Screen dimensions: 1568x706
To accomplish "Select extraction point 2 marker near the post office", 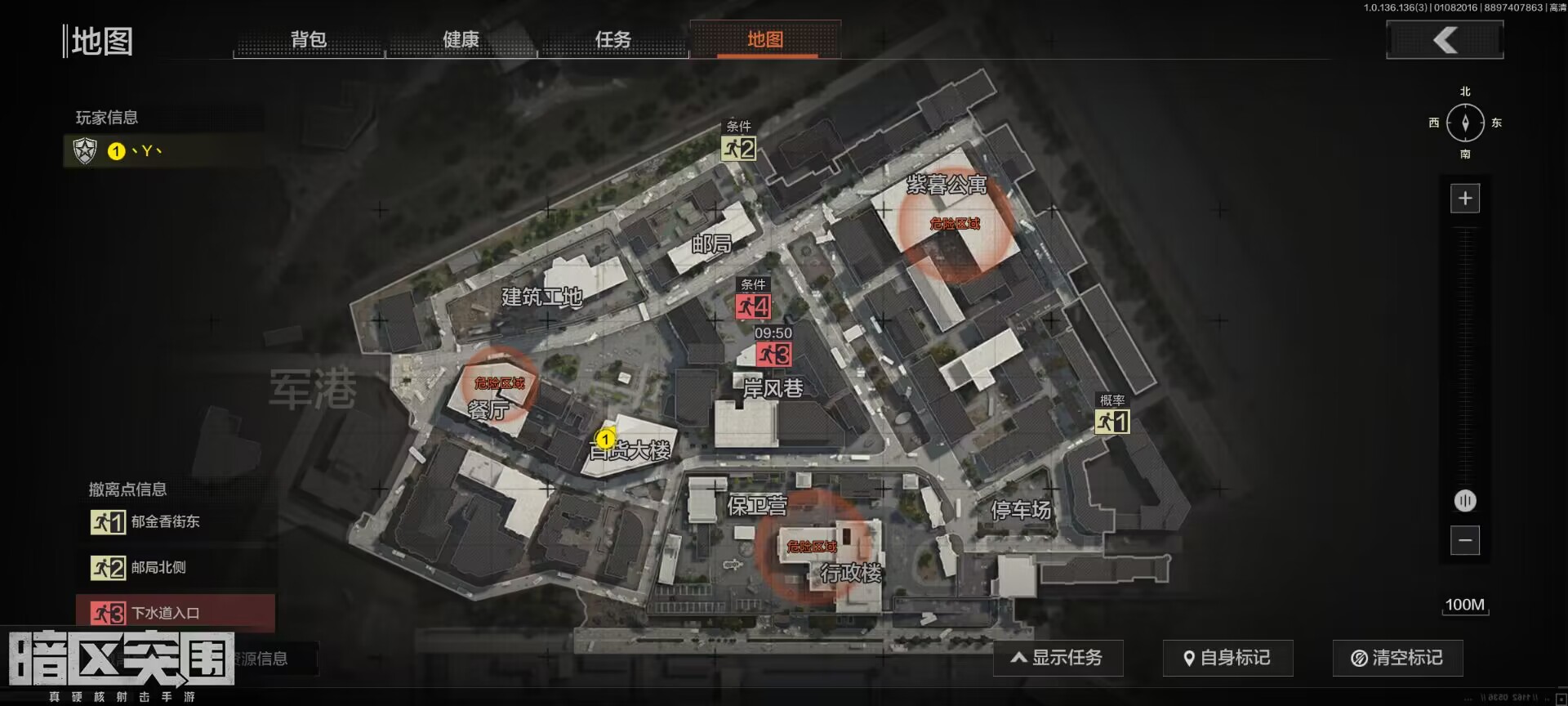I will [x=737, y=149].
